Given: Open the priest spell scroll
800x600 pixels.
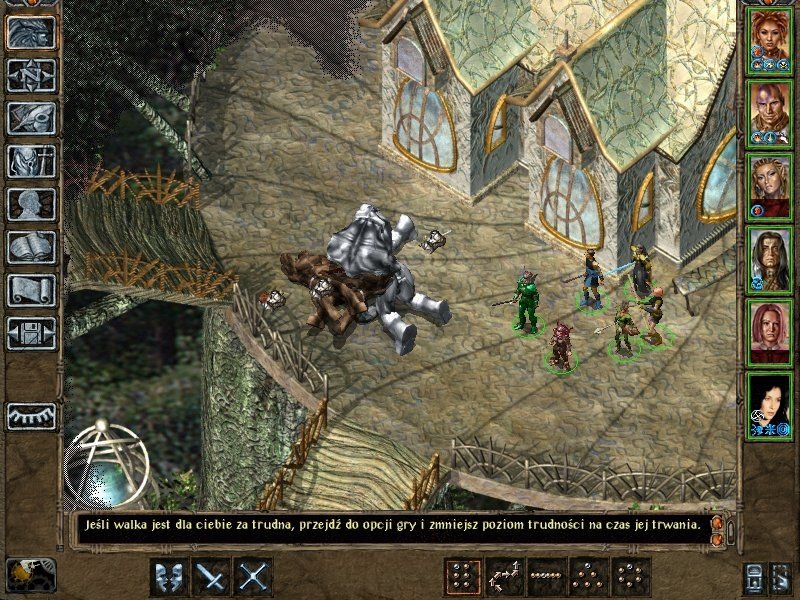Looking at the screenshot, I should click(x=31, y=290).
